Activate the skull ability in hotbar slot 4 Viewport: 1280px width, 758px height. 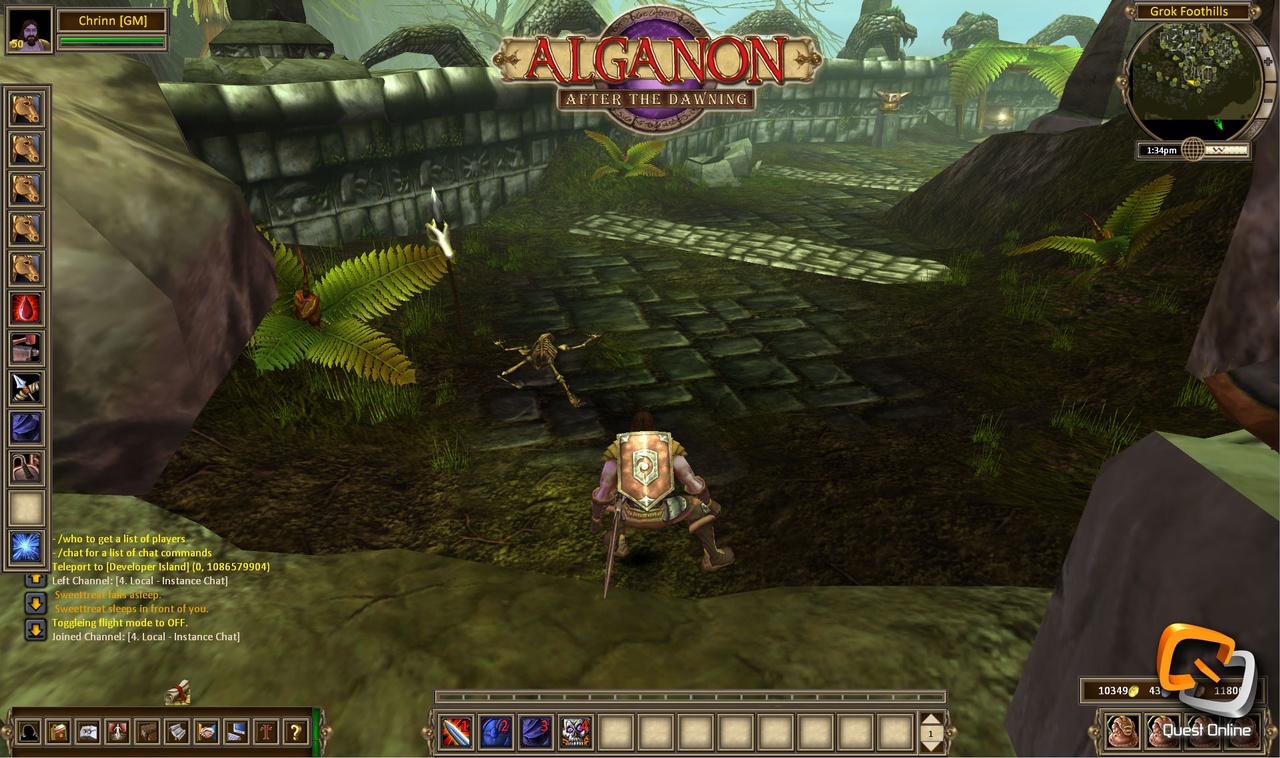click(x=576, y=732)
